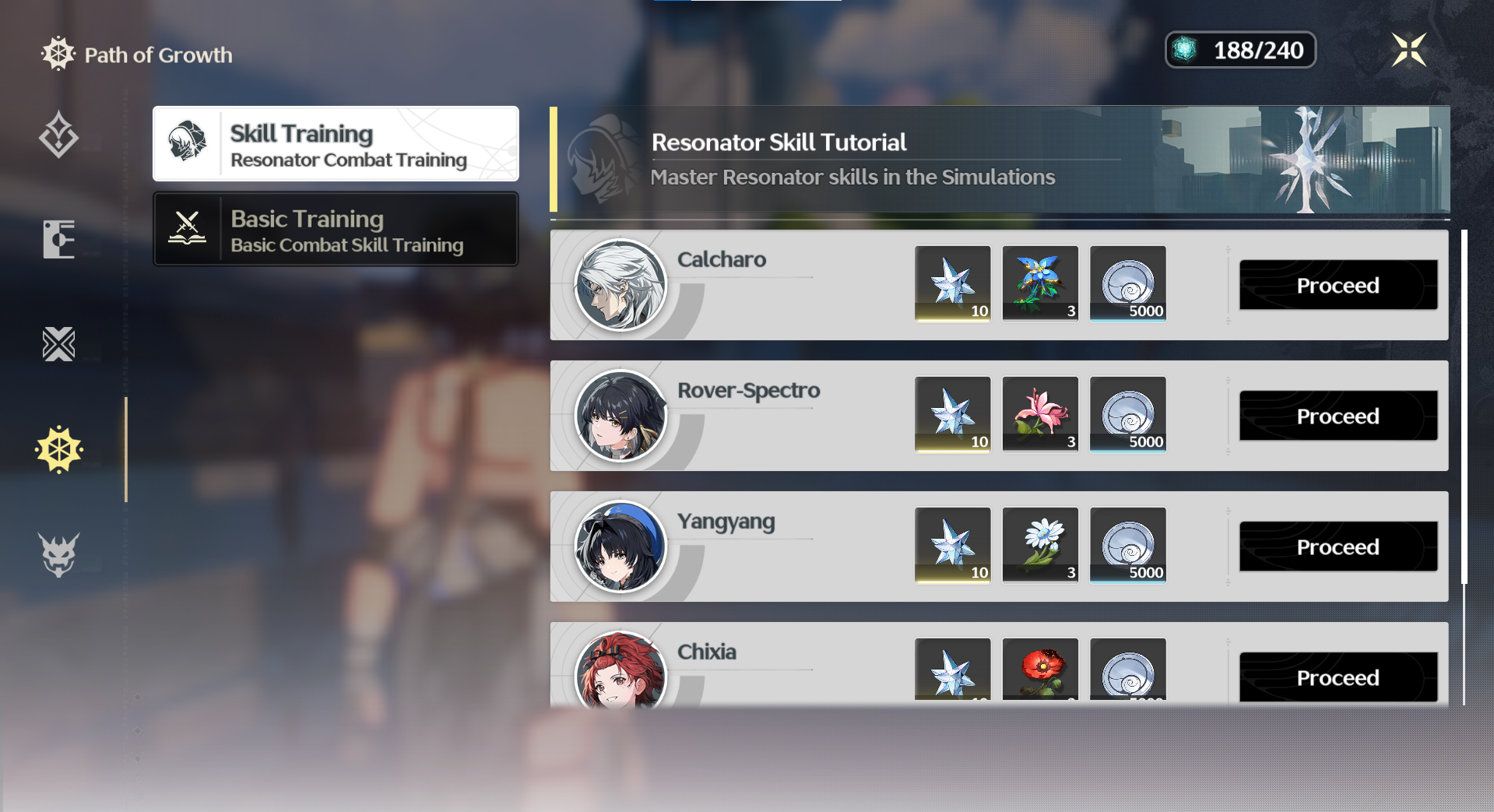
Task: Open the diamond-shaped guidebook section in sidebar
Action: pos(58,135)
